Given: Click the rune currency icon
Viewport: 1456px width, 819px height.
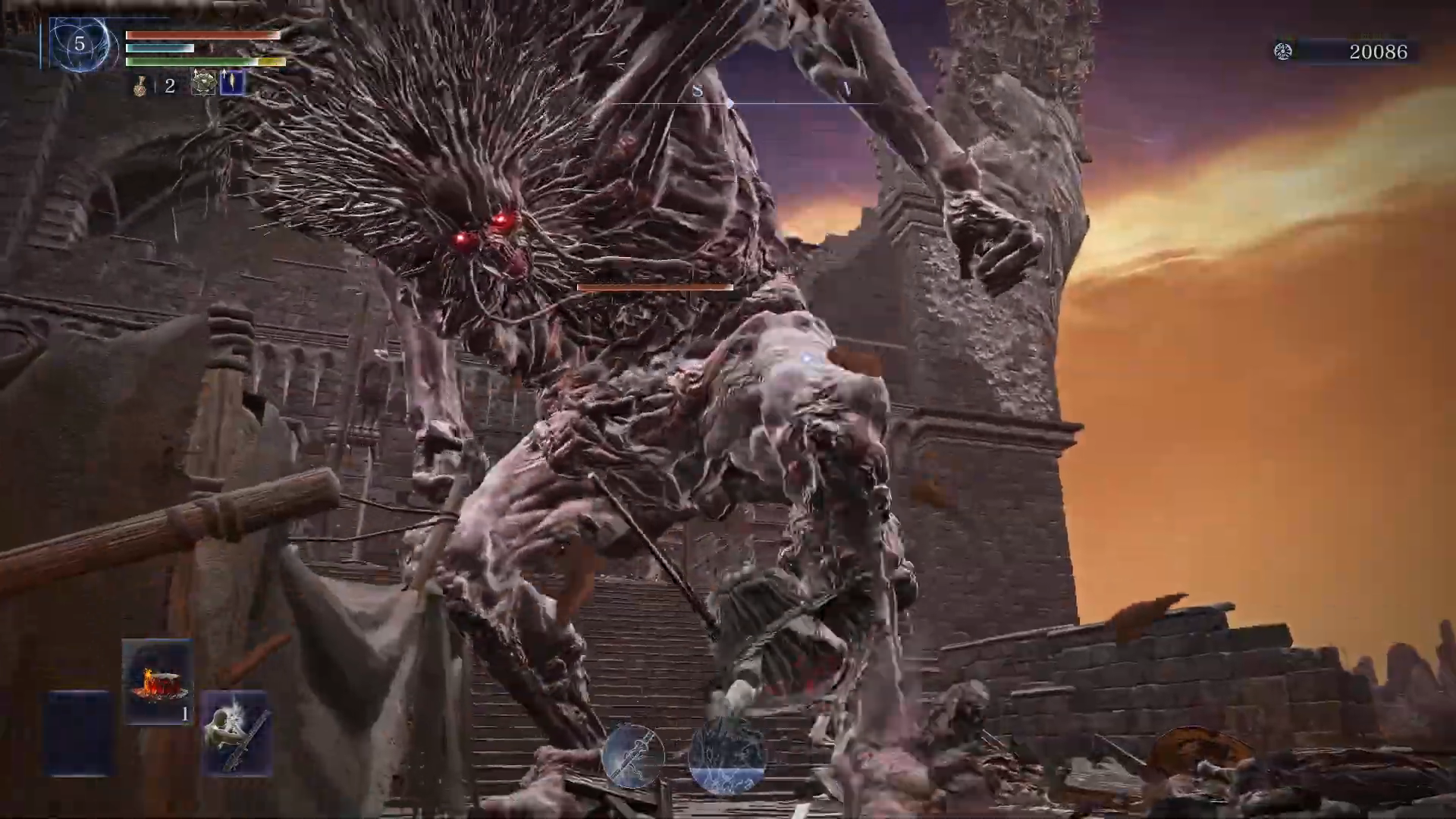Looking at the screenshot, I should coord(1283,52).
